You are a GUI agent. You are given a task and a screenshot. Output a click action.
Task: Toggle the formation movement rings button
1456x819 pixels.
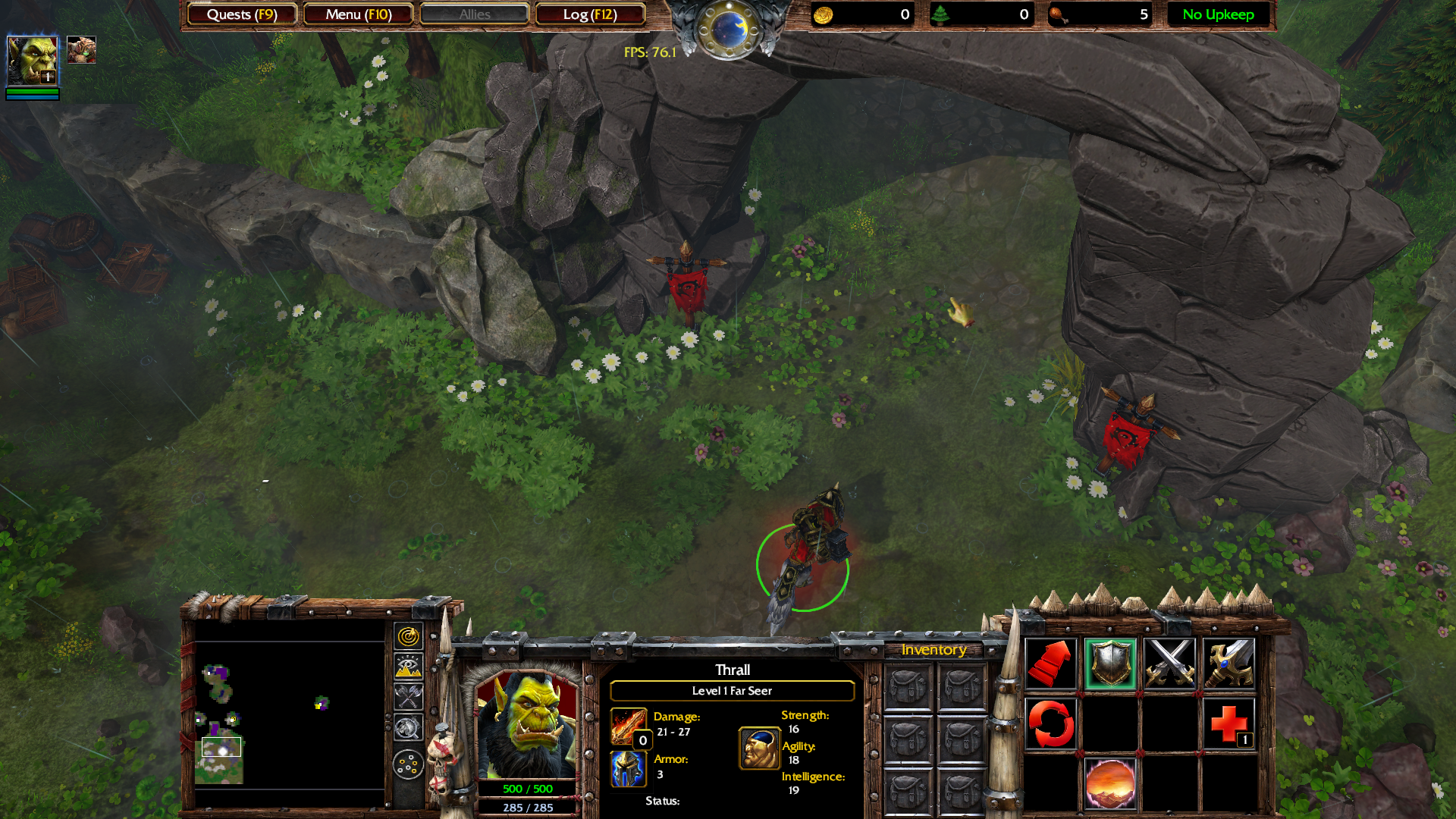408,764
